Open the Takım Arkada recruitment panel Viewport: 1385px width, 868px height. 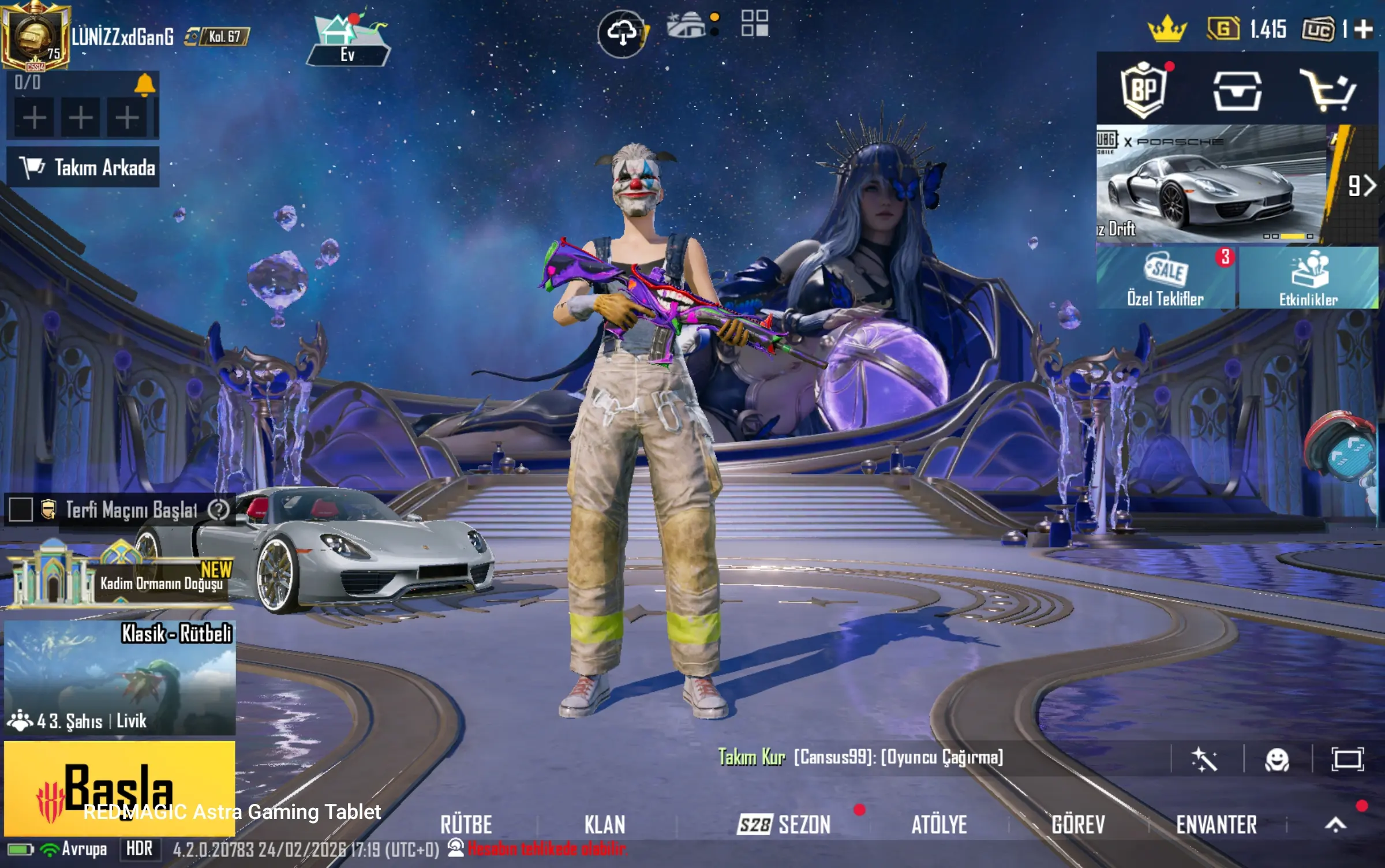click(83, 167)
